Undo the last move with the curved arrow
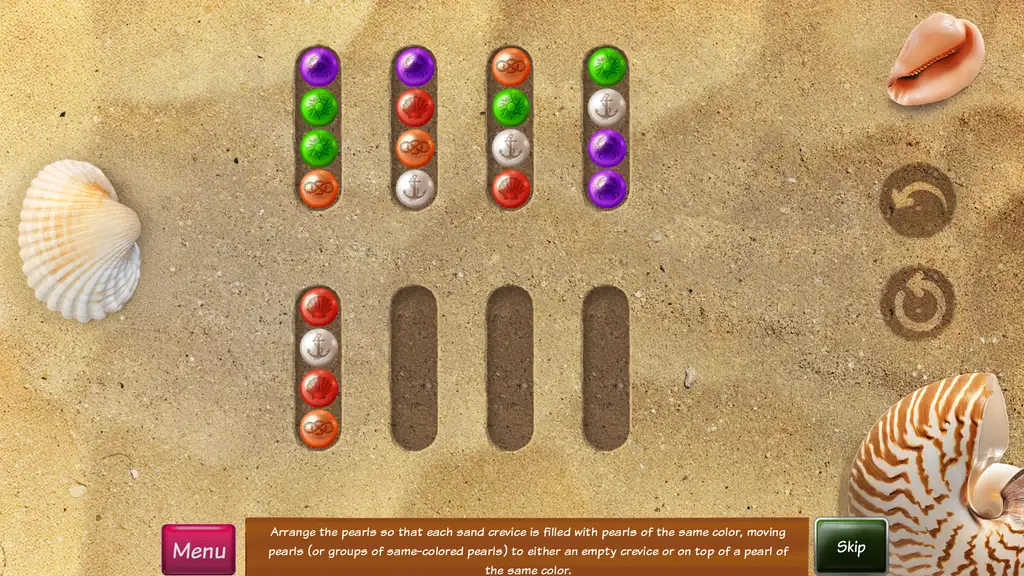The width and height of the screenshot is (1024, 576). 916,200
